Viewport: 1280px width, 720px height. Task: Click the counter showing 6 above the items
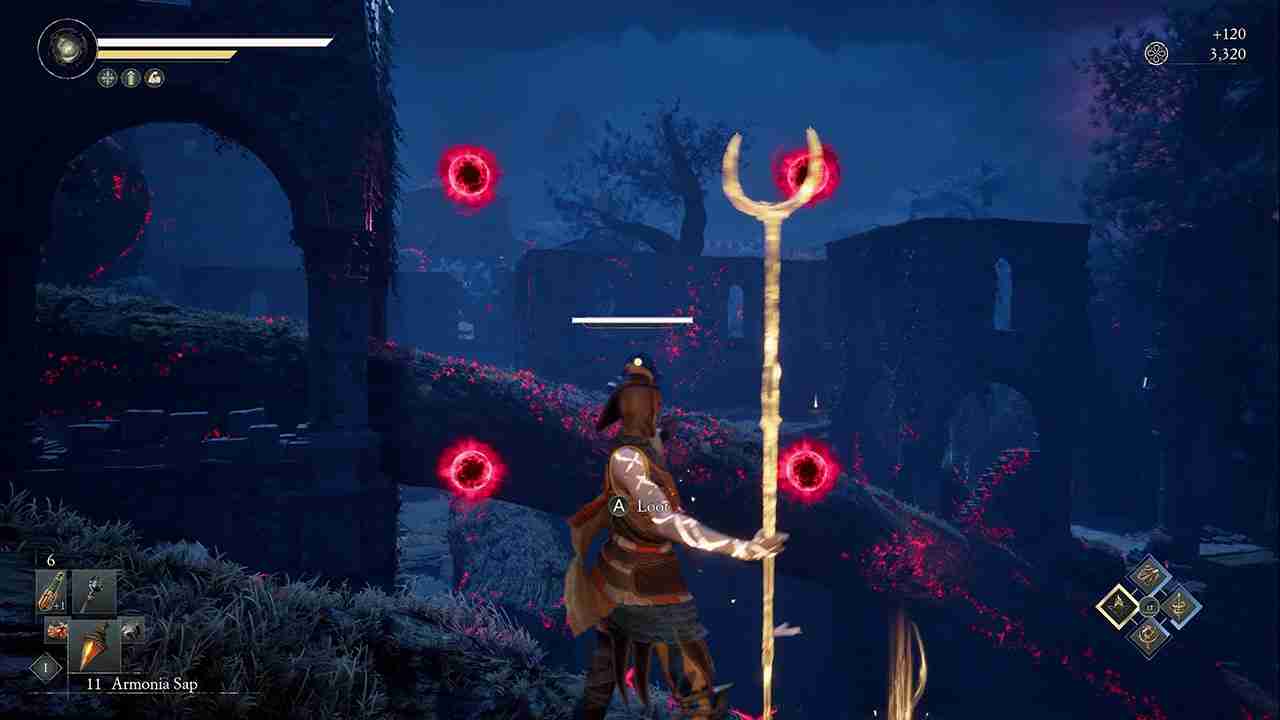pos(50,559)
